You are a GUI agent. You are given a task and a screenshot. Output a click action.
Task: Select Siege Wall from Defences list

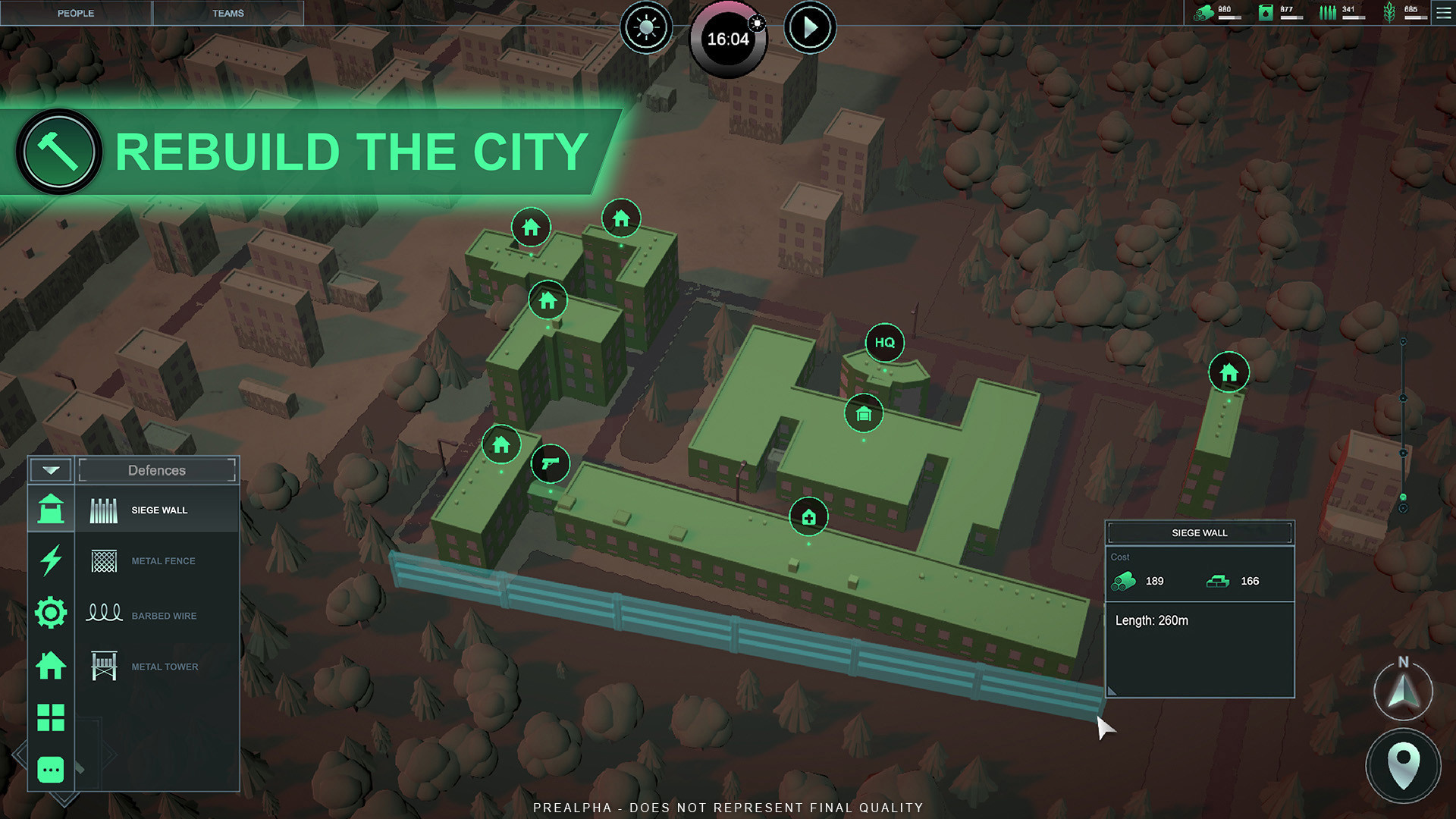tap(158, 510)
